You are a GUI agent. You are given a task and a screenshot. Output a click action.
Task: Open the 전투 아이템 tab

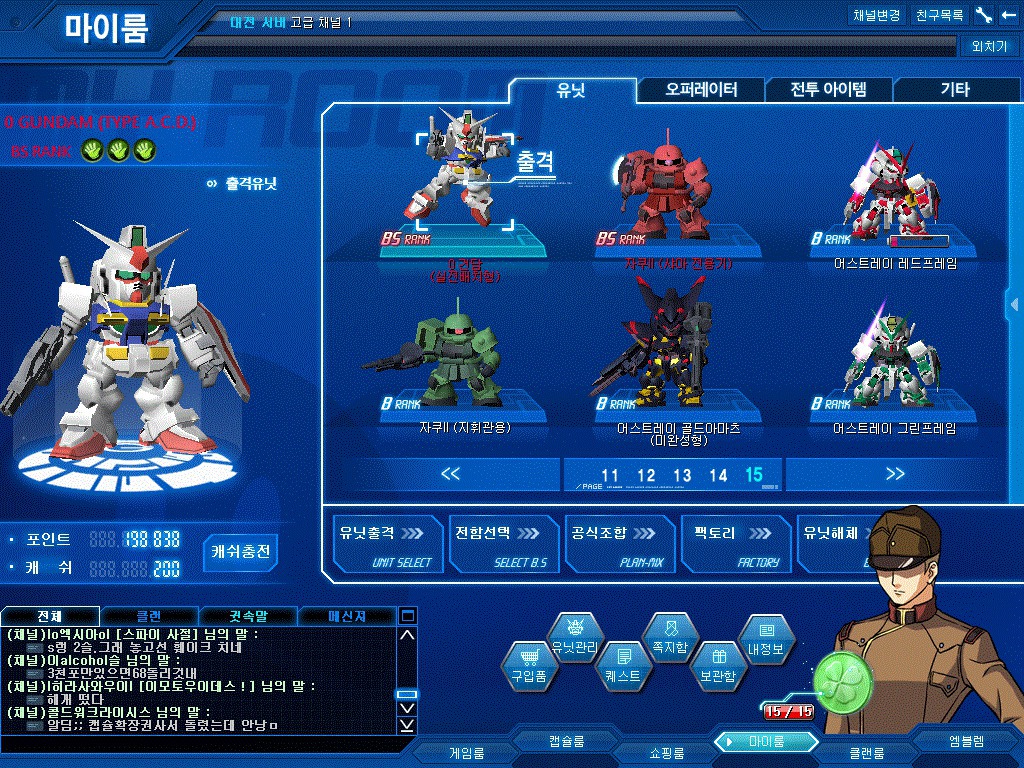click(828, 90)
